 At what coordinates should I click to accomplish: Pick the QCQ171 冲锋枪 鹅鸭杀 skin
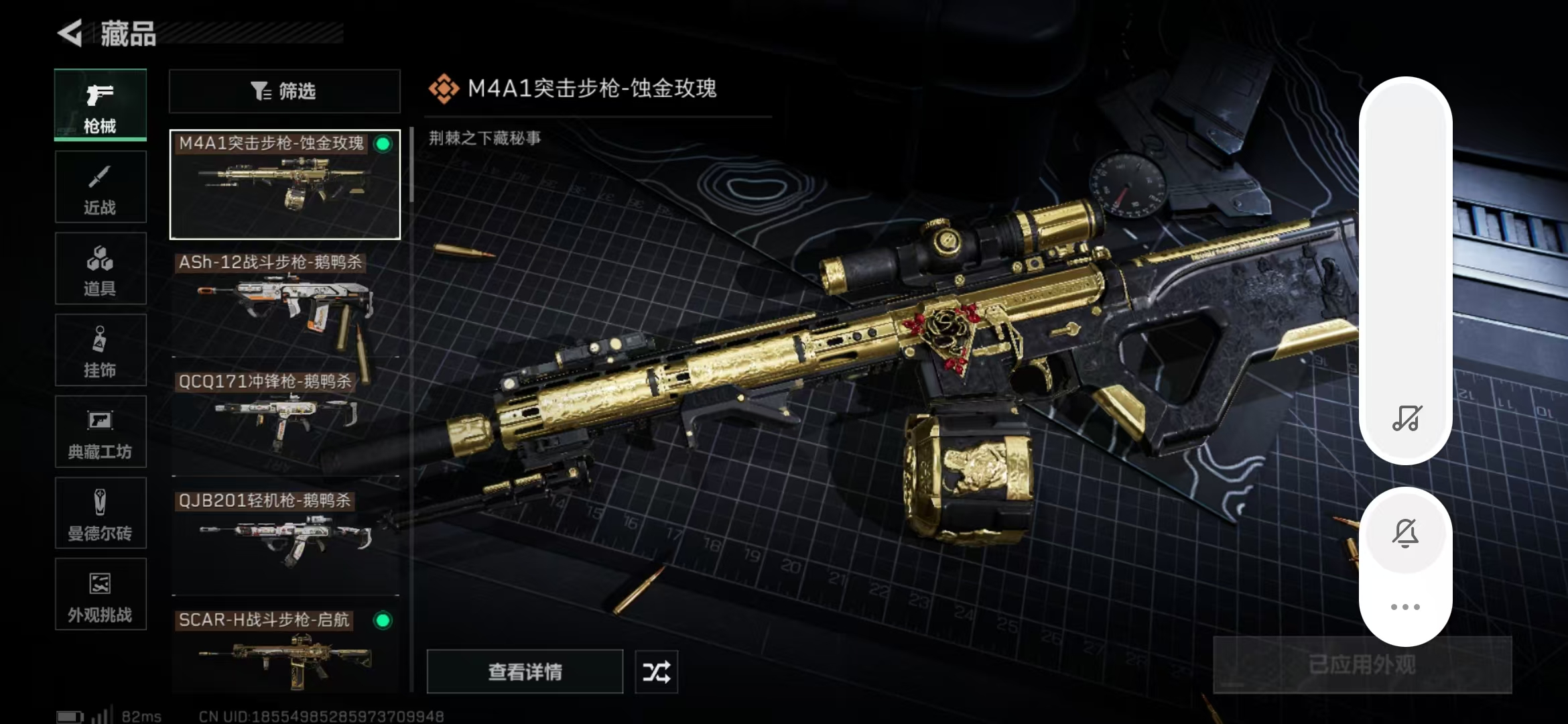pos(285,422)
